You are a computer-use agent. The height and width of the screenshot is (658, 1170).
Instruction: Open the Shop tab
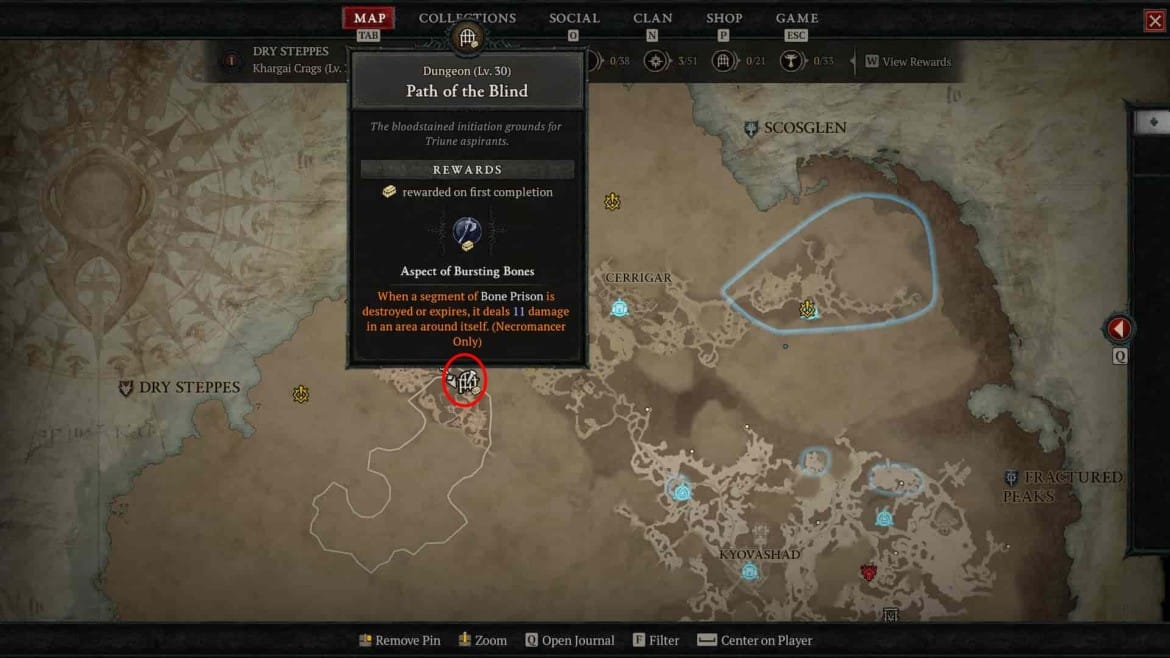(x=724, y=18)
